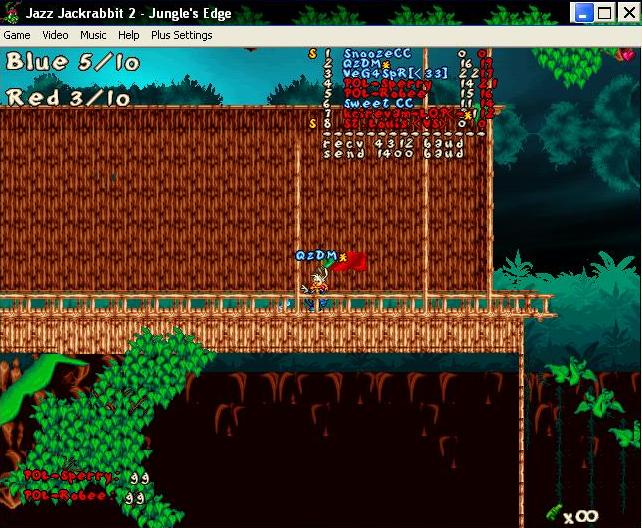Minimize the game window
The height and width of the screenshot is (528, 642).
coord(582,13)
